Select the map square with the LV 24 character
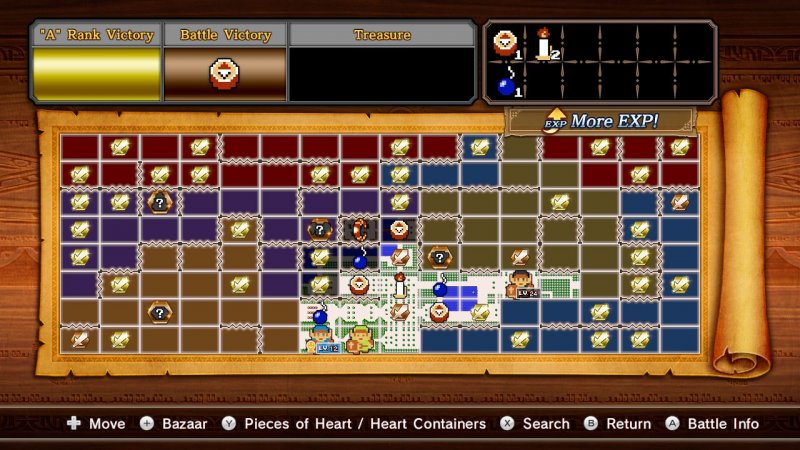Image resolution: width=800 pixels, height=450 pixels. click(x=519, y=284)
